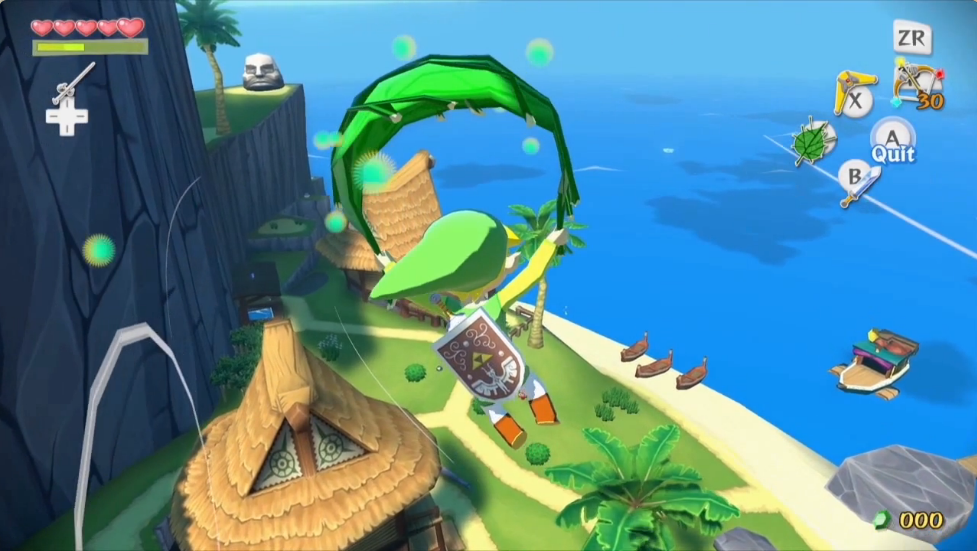Activate the green Deku Leaf item

(x=815, y=141)
